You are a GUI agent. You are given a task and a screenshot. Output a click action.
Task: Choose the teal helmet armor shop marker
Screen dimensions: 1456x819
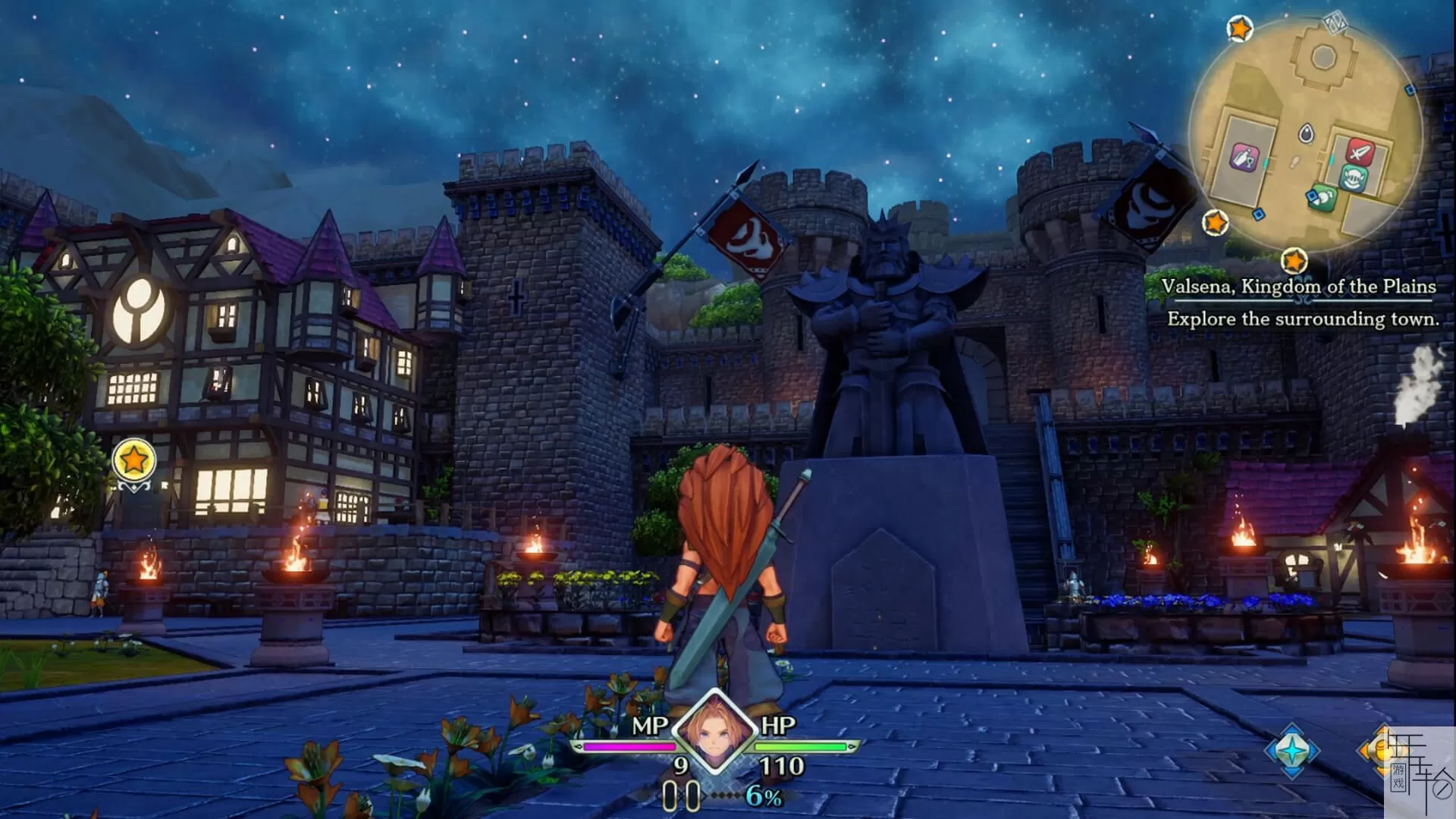pyautogui.click(x=1354, y=179)
